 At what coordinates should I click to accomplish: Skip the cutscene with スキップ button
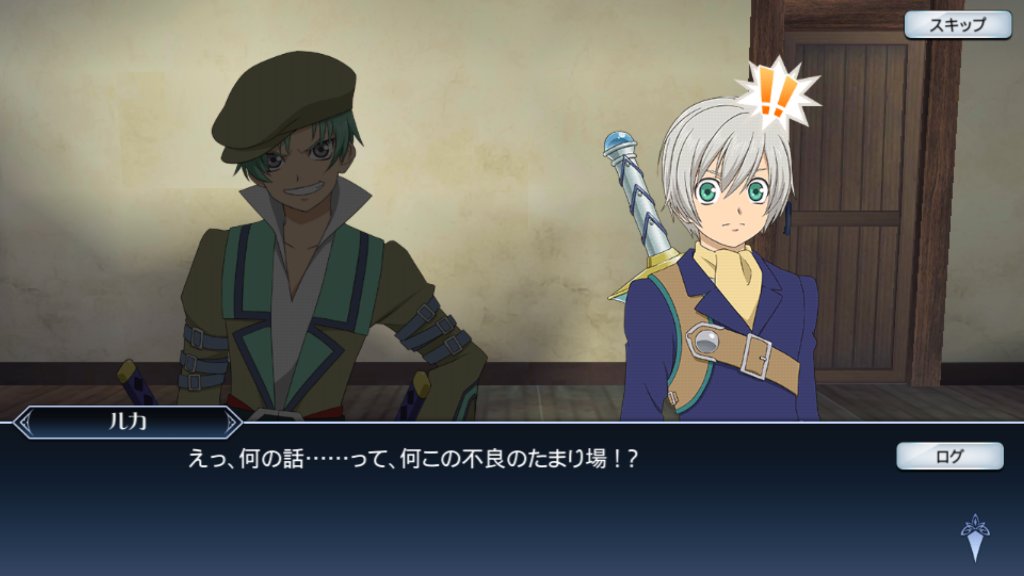click(957, 25)
